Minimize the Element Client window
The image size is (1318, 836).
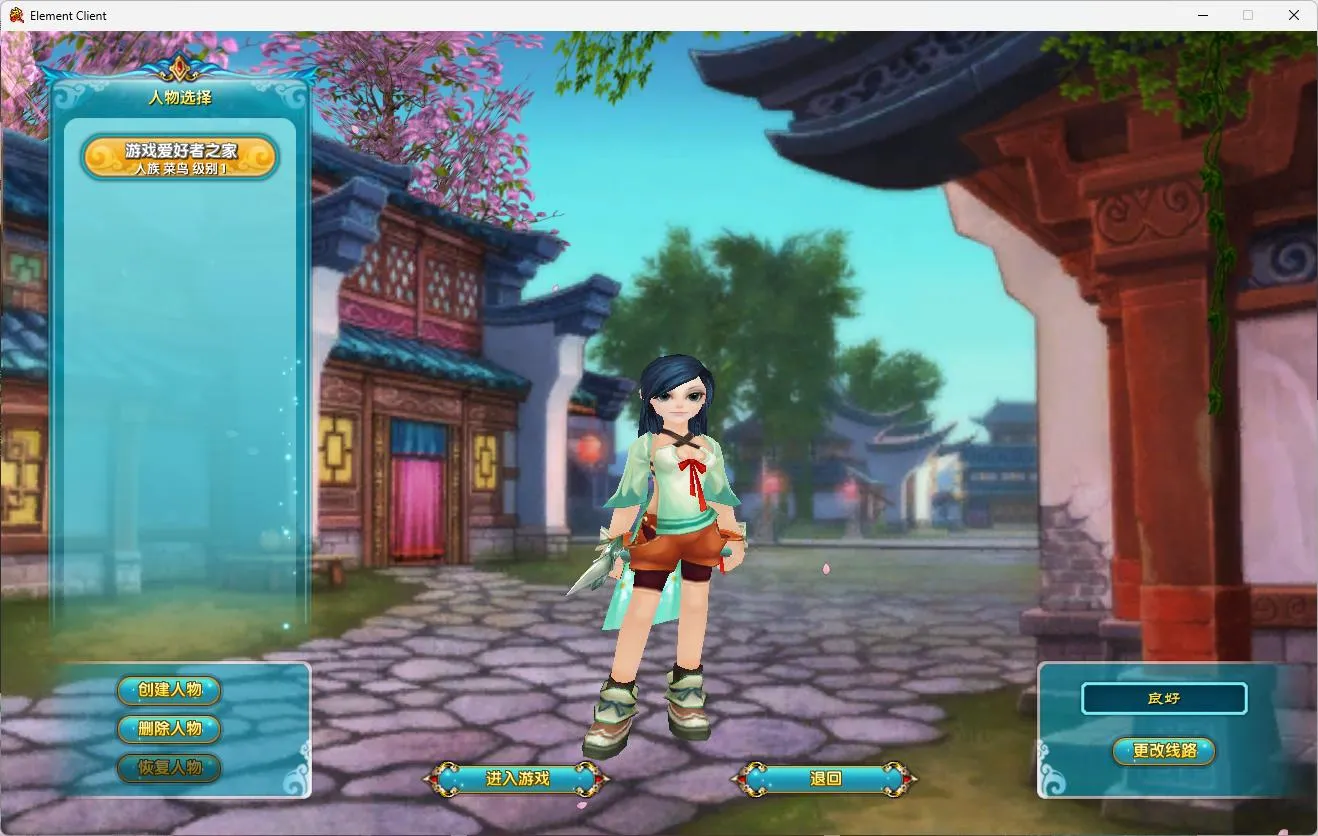point(1202,15)
